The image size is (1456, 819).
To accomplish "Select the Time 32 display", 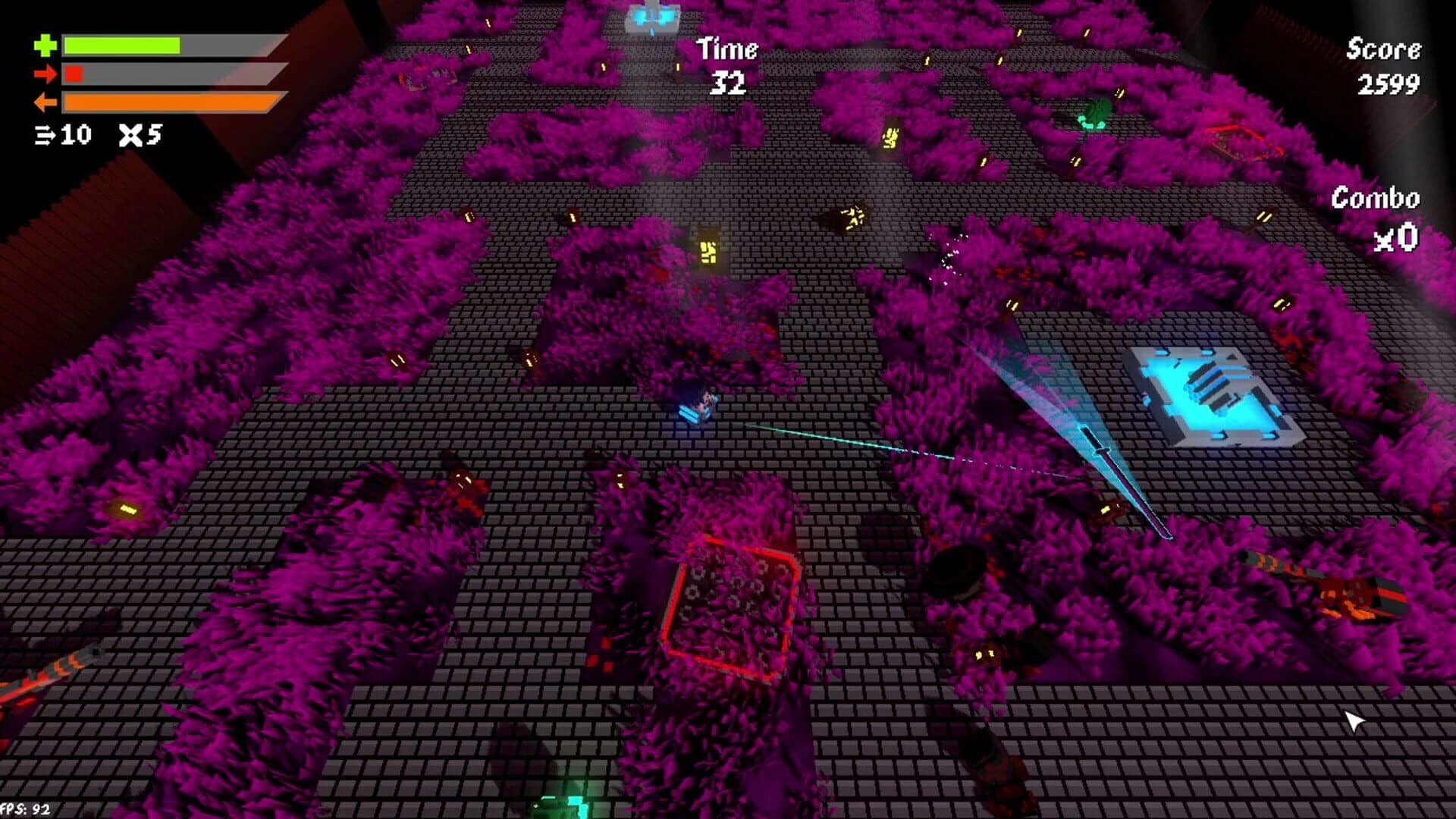I will tap(726, 64).
